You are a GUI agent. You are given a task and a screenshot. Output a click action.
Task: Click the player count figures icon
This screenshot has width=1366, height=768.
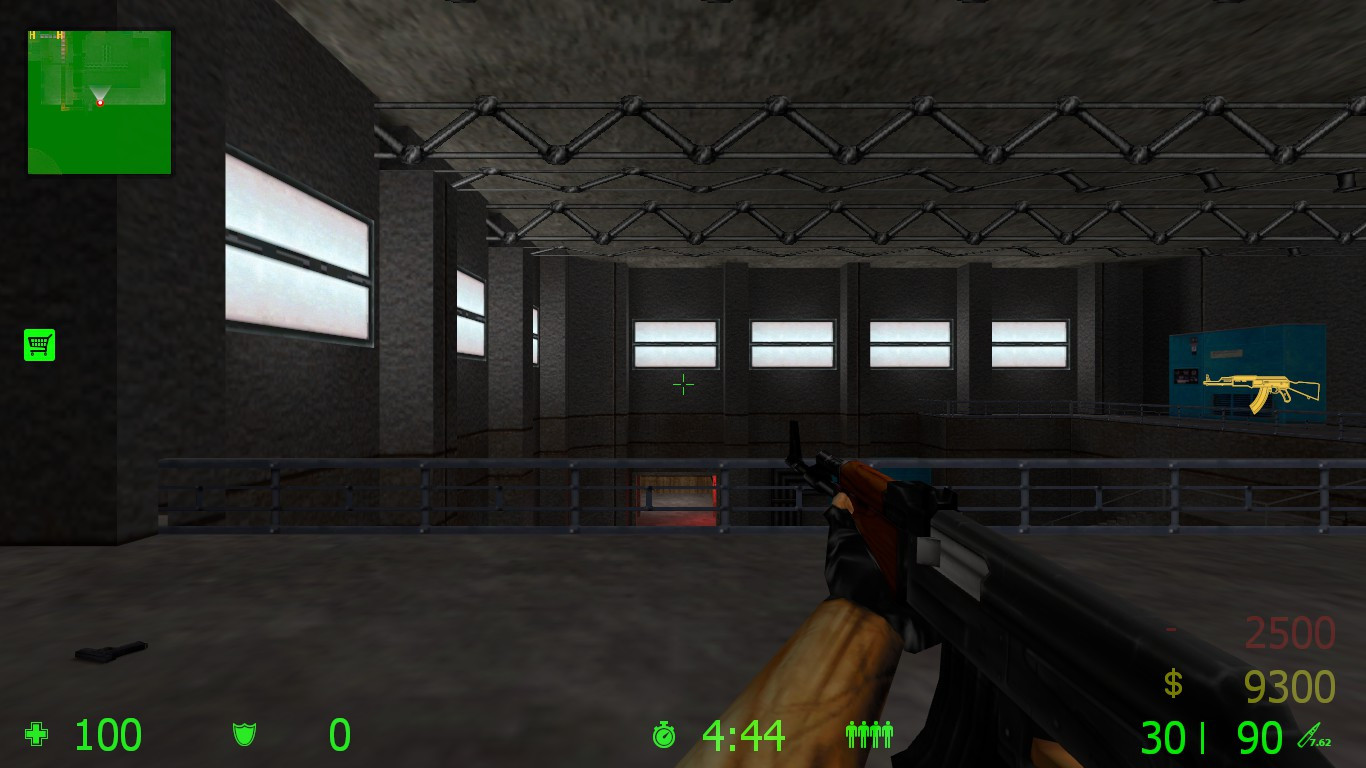(868, 735)
